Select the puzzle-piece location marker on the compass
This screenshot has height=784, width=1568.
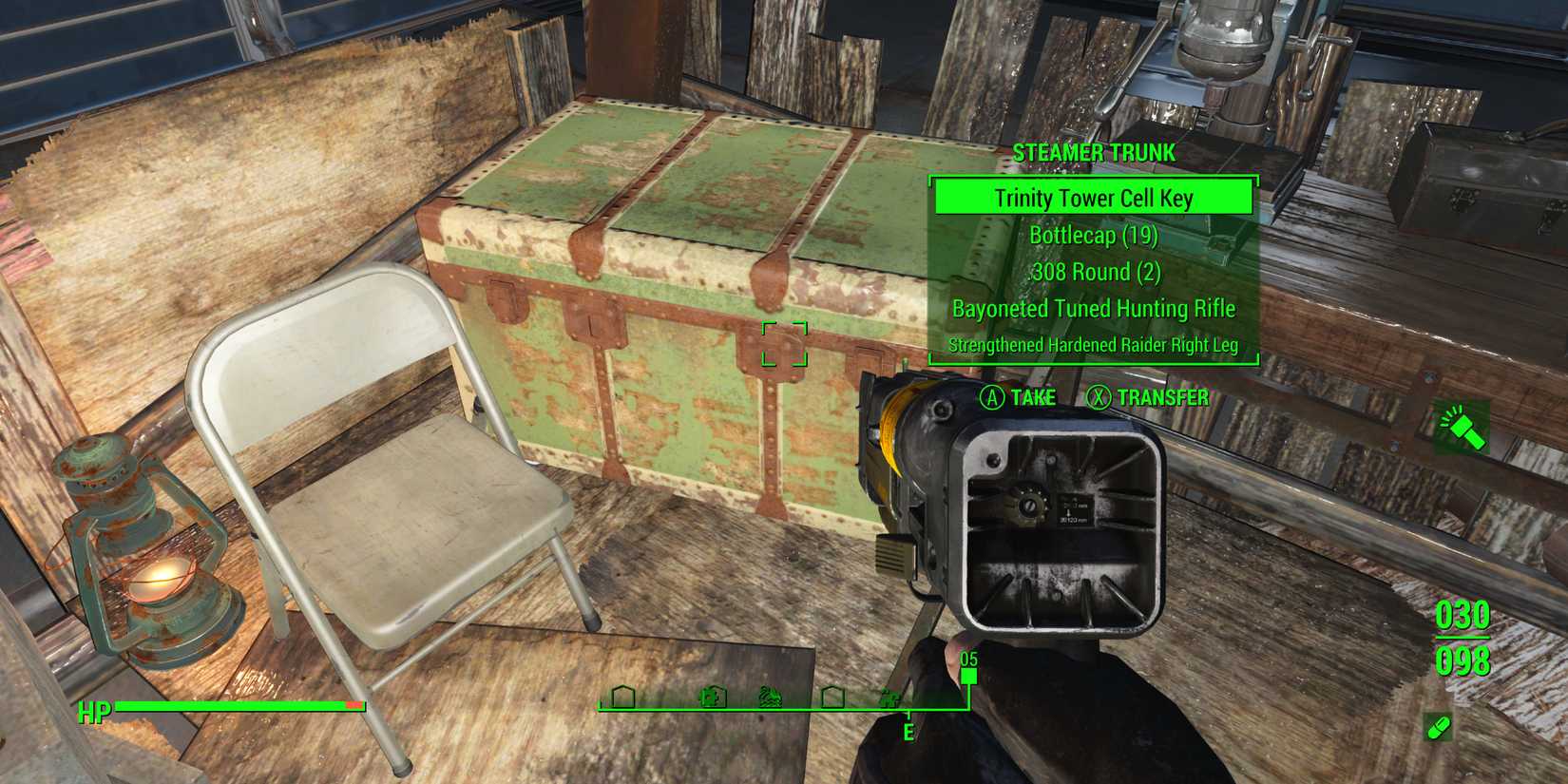point(713,697)
